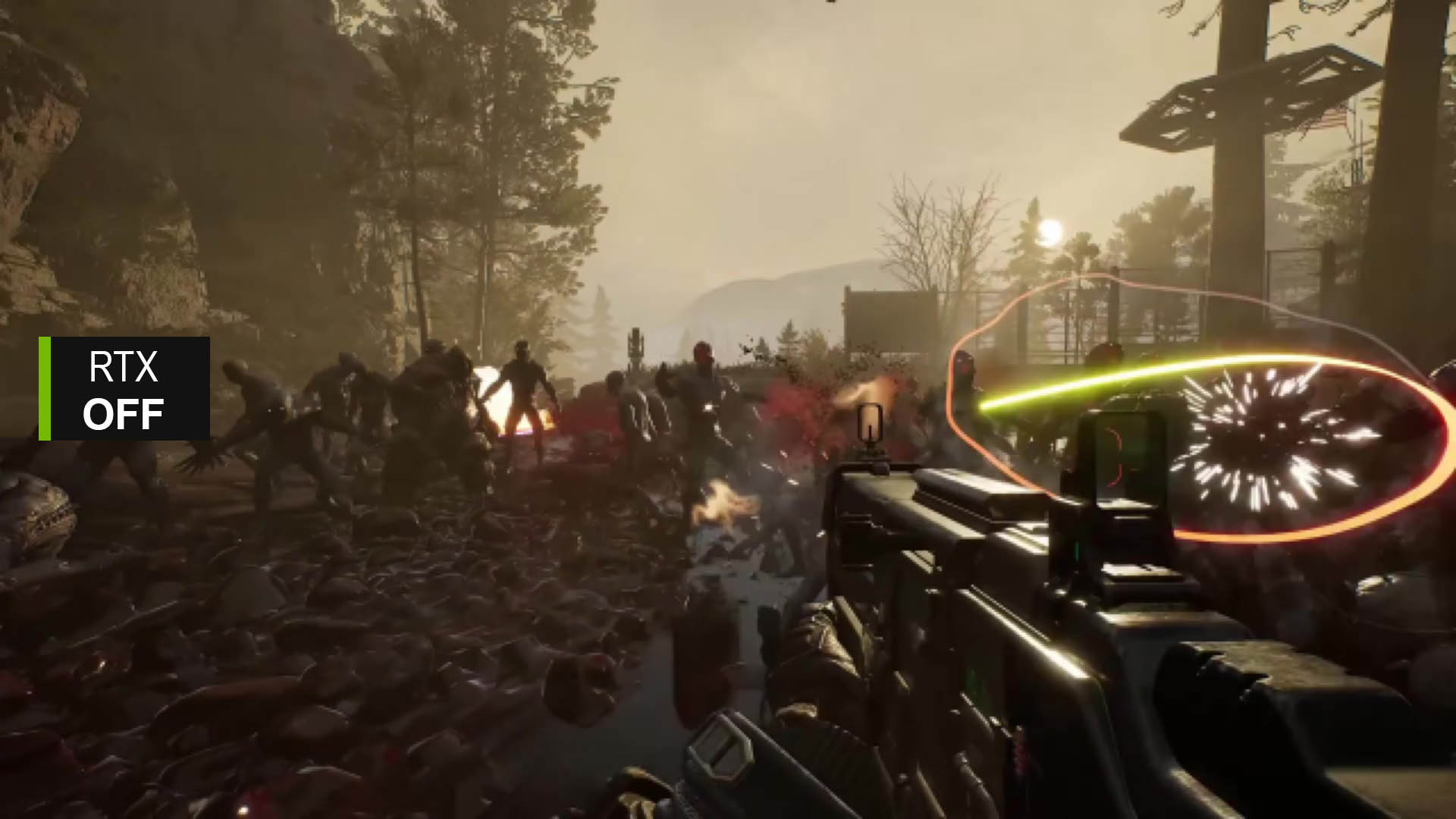Screen dimensions: 1456x819
Task: Click the RTX OFF comparison badge
Action: click(x=124, y=389)
